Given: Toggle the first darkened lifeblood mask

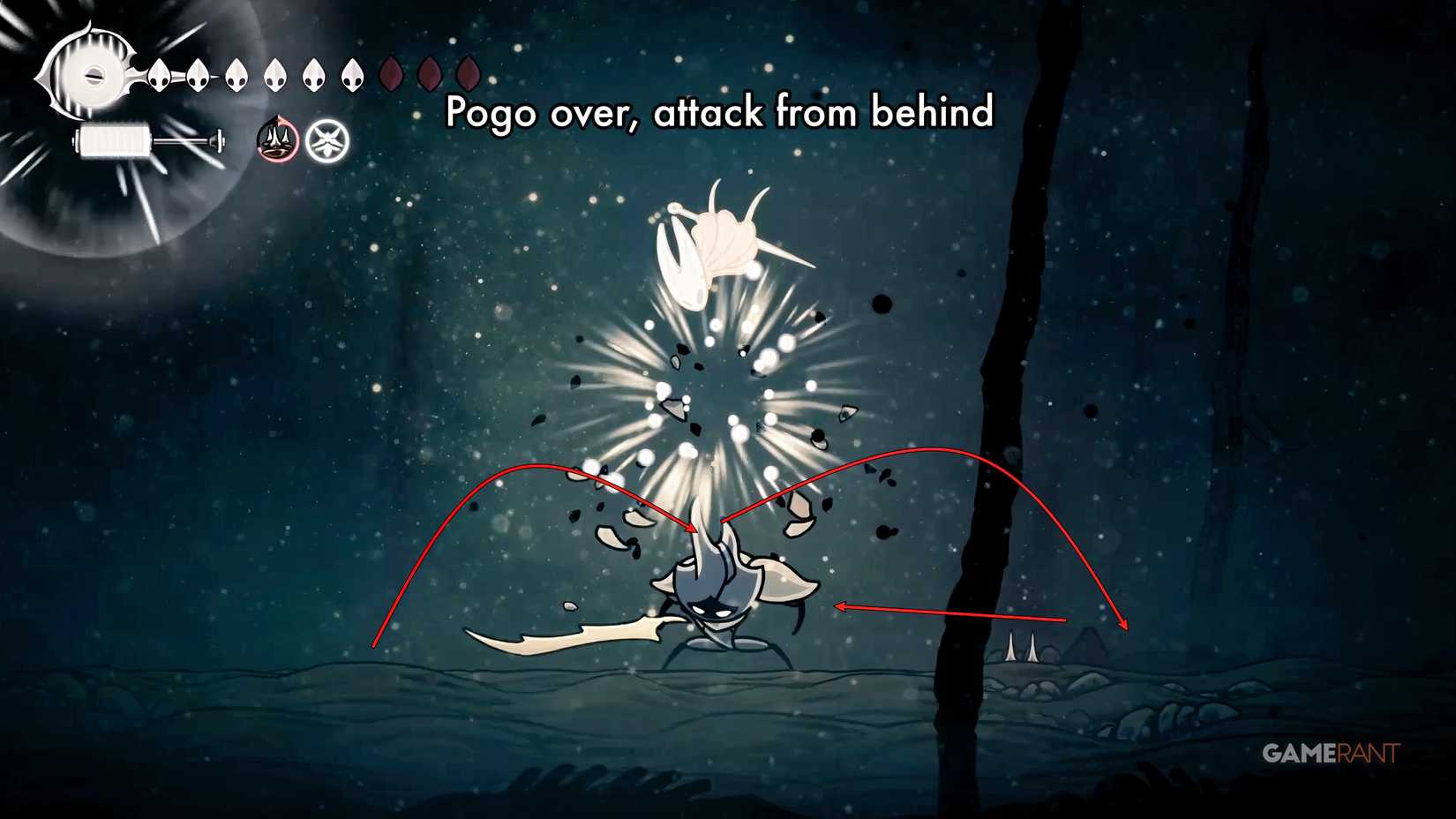Looking at the screenshot, I should pyautogui.click(x=393, y=74).
